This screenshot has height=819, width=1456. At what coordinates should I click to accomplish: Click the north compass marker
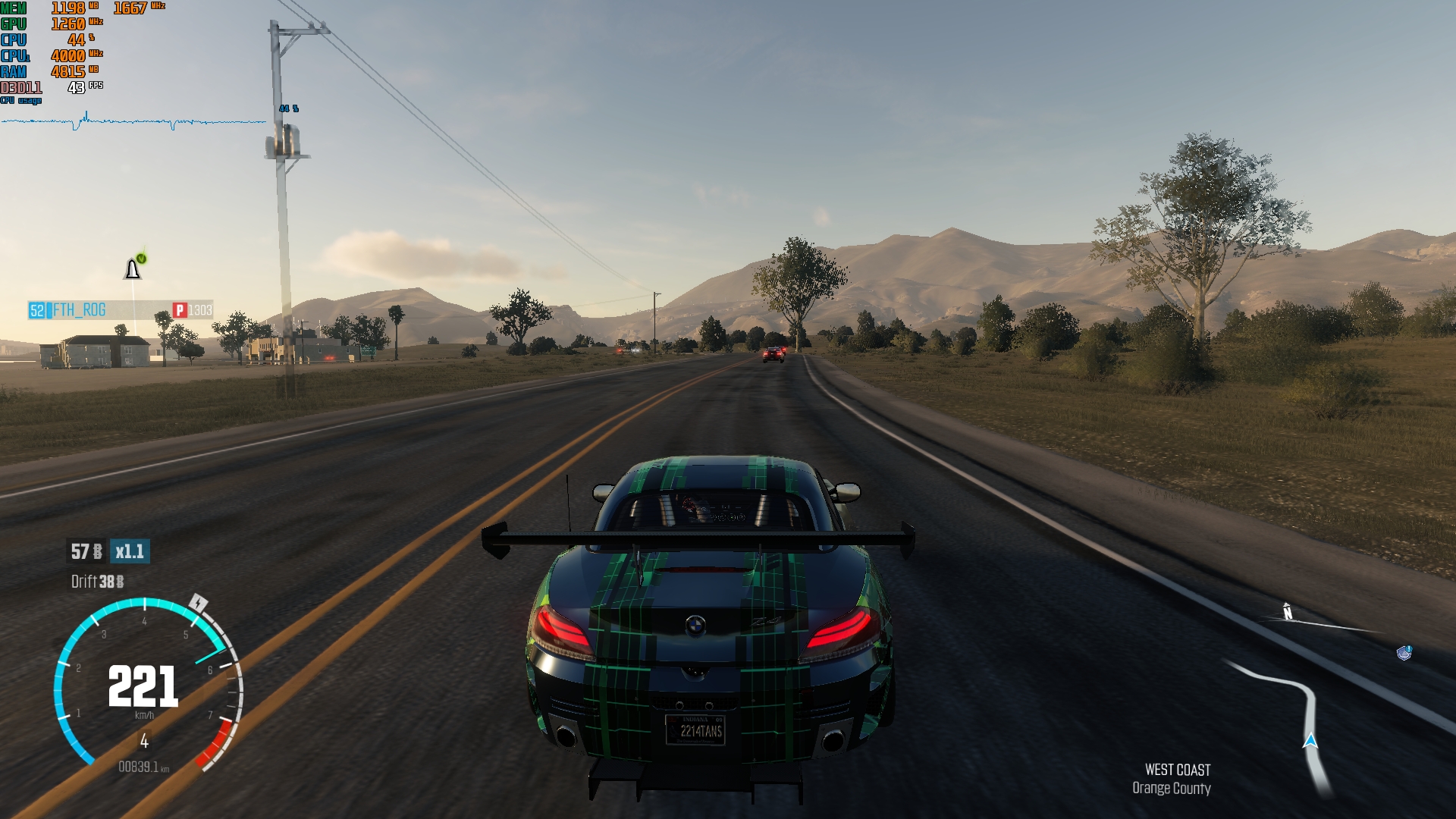click(1287, 611)
